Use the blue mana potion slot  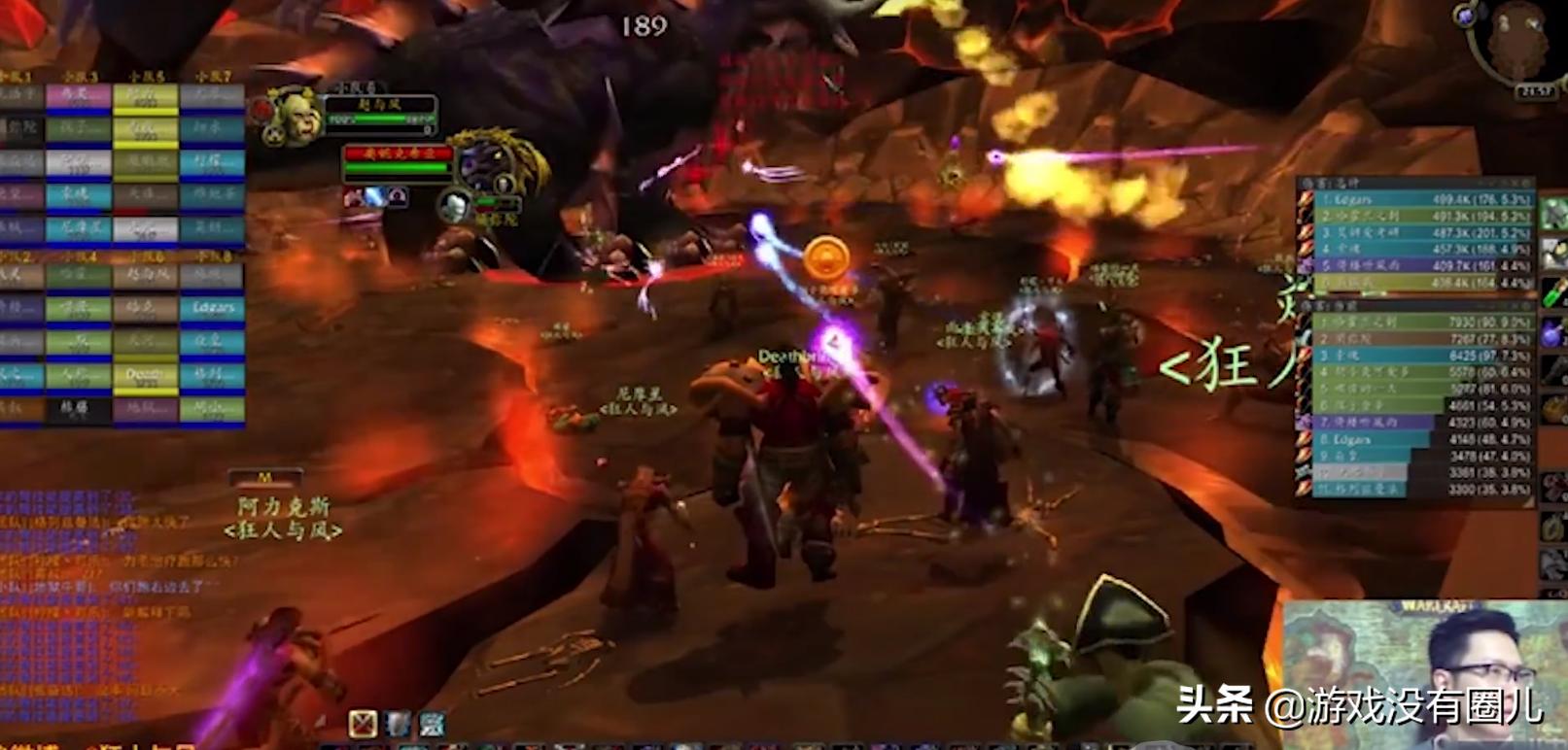point(1553,332)
